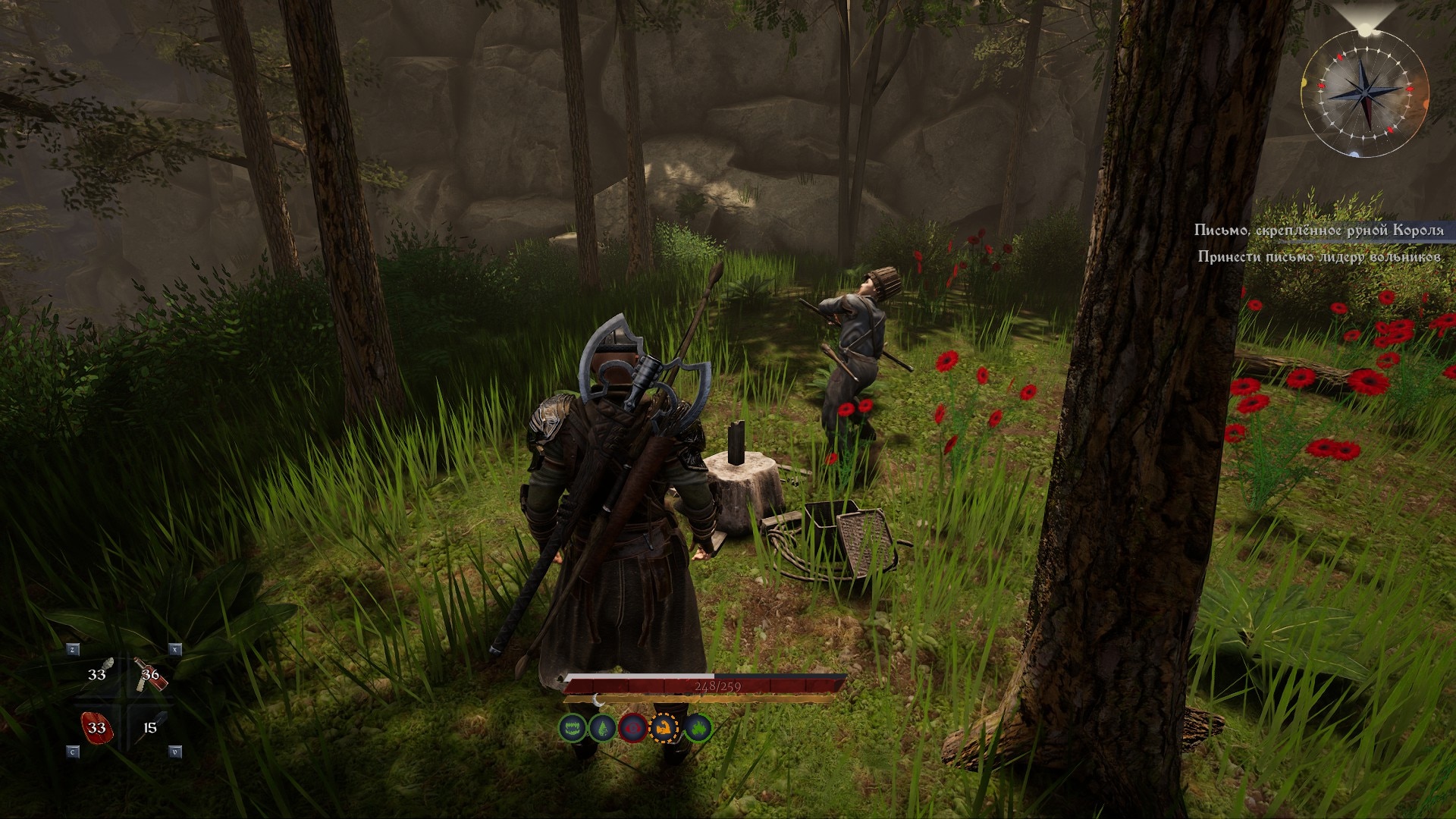Open the quest 'Письмо, скреплённое руной Короля'
1456x819 pixels.
pyautogui.click(x=1319, y=230)
